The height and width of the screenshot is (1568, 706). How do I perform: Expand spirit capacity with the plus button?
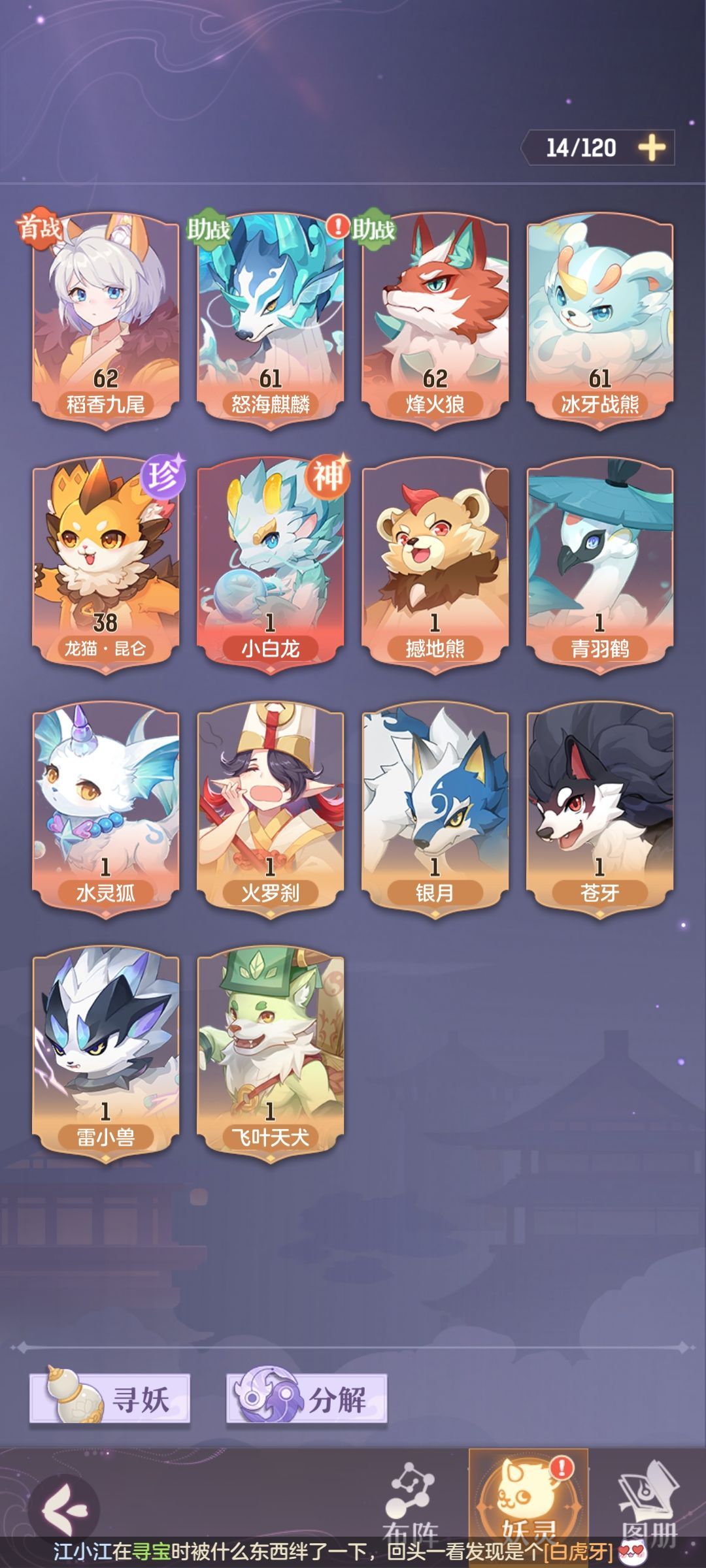pyautogui.click(x=651, y=148)
